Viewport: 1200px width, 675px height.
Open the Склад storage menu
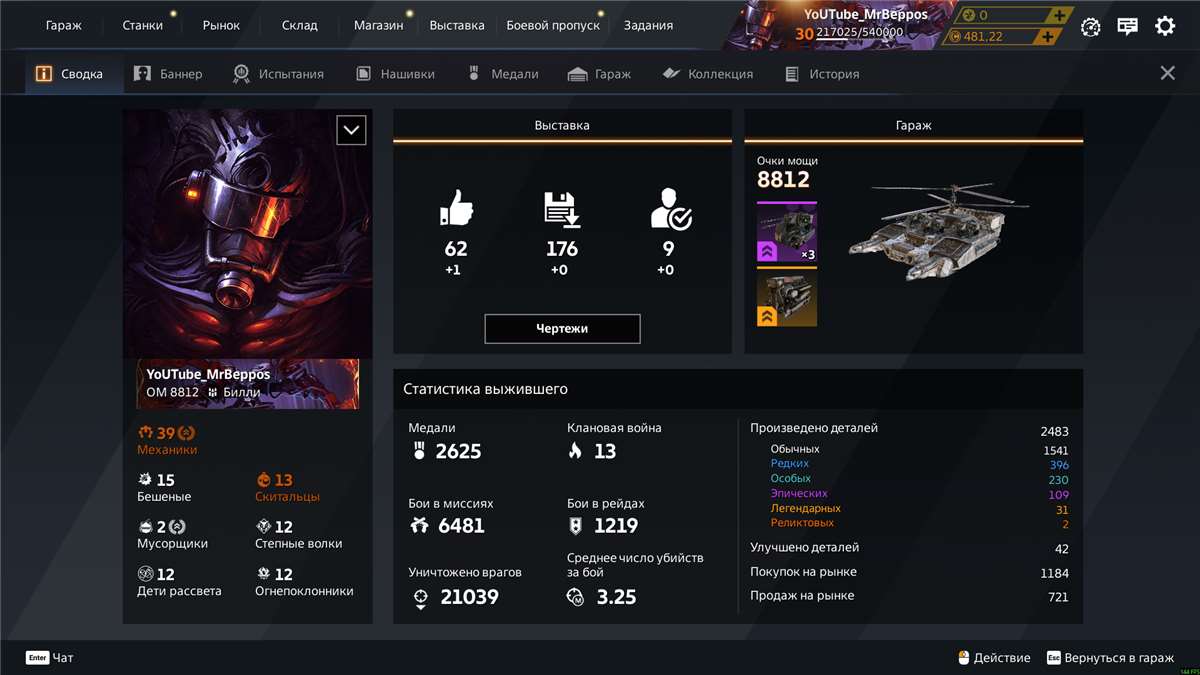pyautogui.click(x=299, y=25)
